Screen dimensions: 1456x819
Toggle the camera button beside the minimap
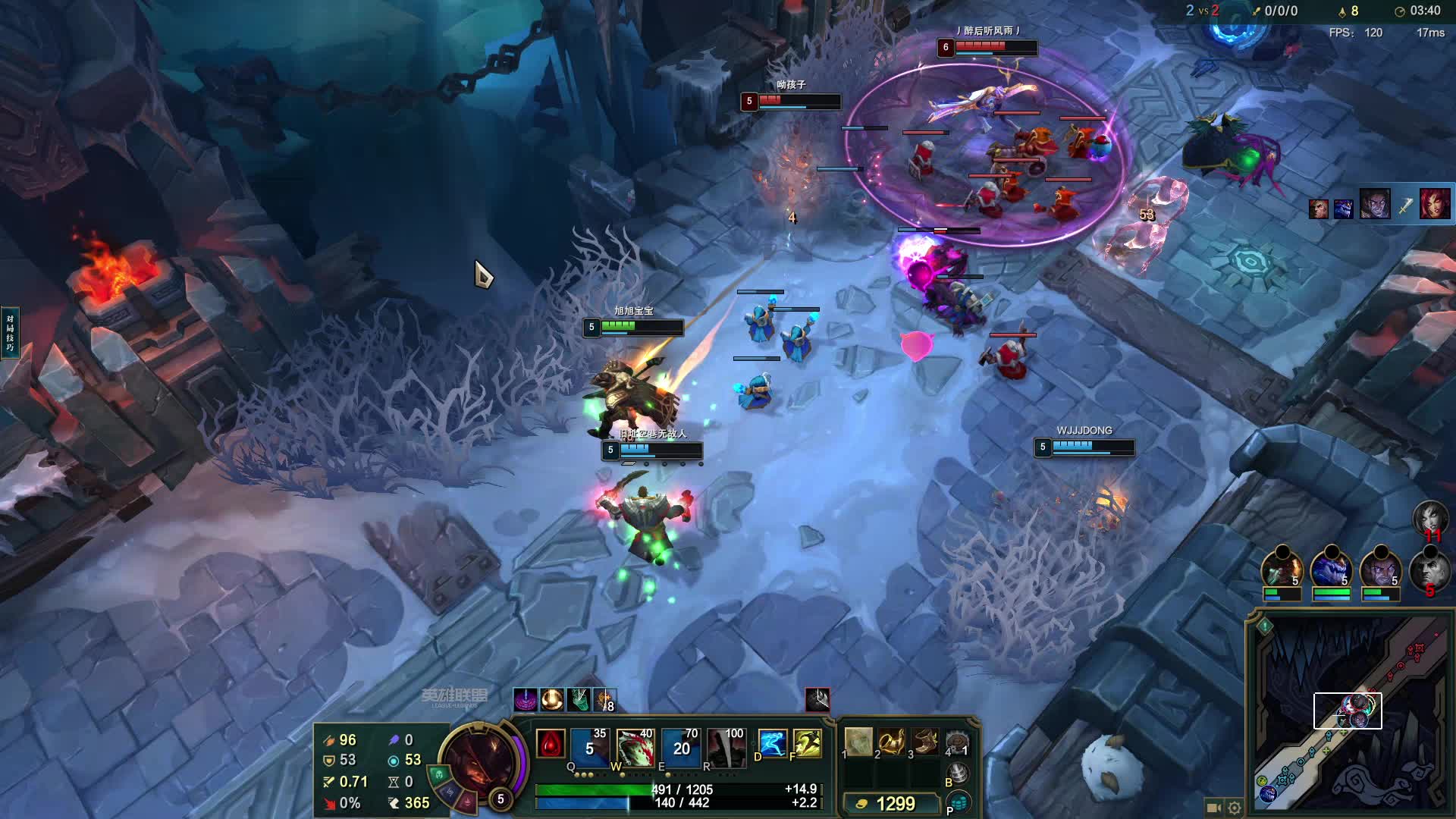pos(1213,808)
